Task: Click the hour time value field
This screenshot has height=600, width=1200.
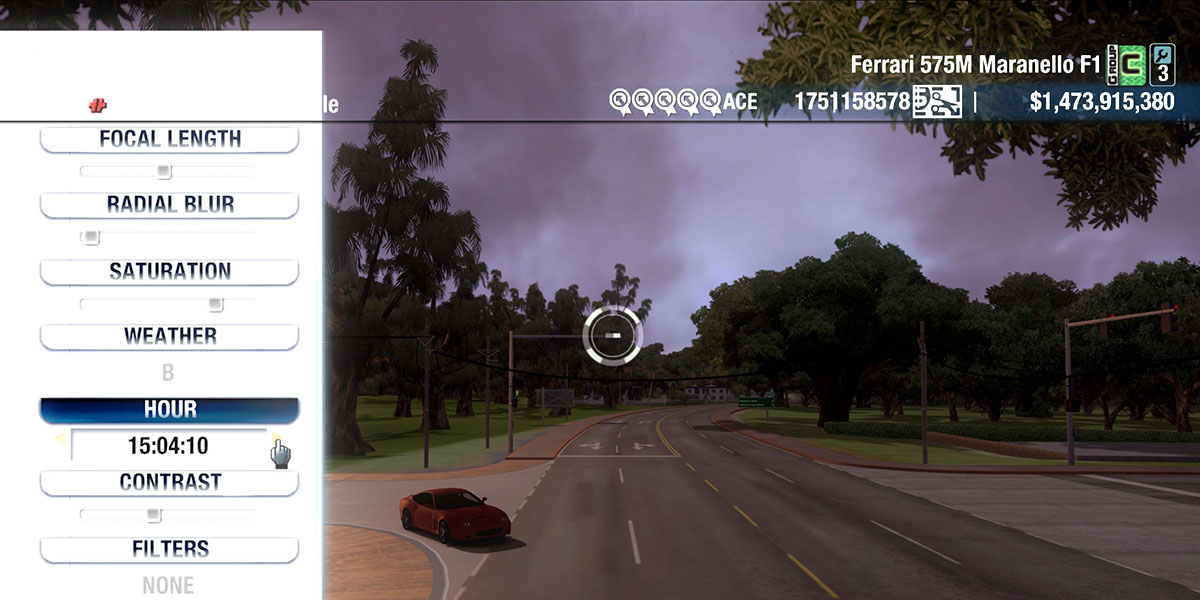Action: (x=168, y=445)
